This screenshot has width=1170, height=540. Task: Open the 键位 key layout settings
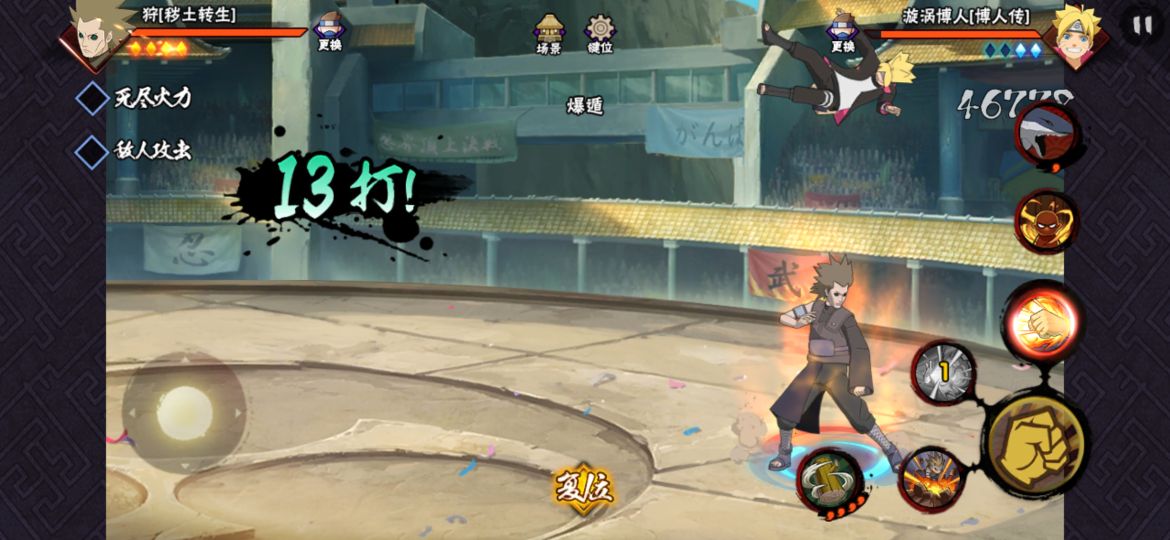tap(600, 32)
